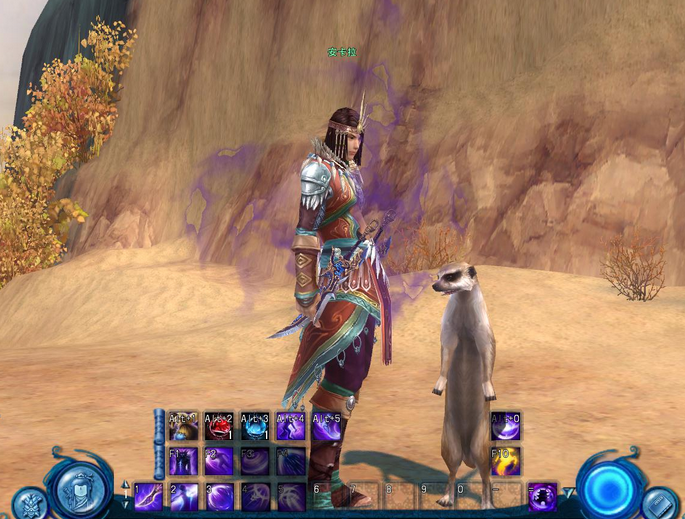Activate the F2 purple slash skill
The height and width of the screenshot is (519, 685).
point(219,462)
